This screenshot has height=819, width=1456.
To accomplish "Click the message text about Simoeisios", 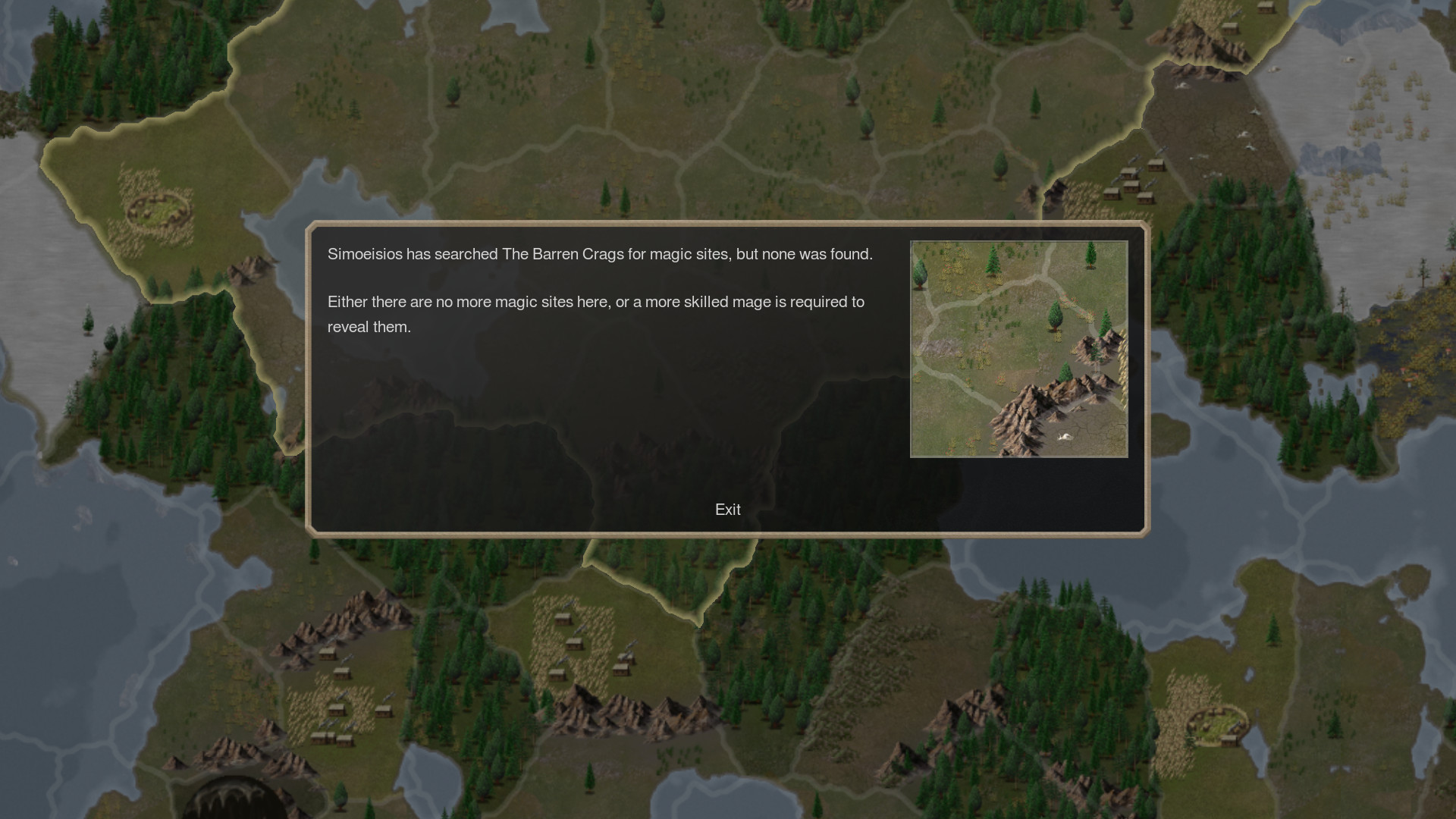I will click(x=599, y=254).
